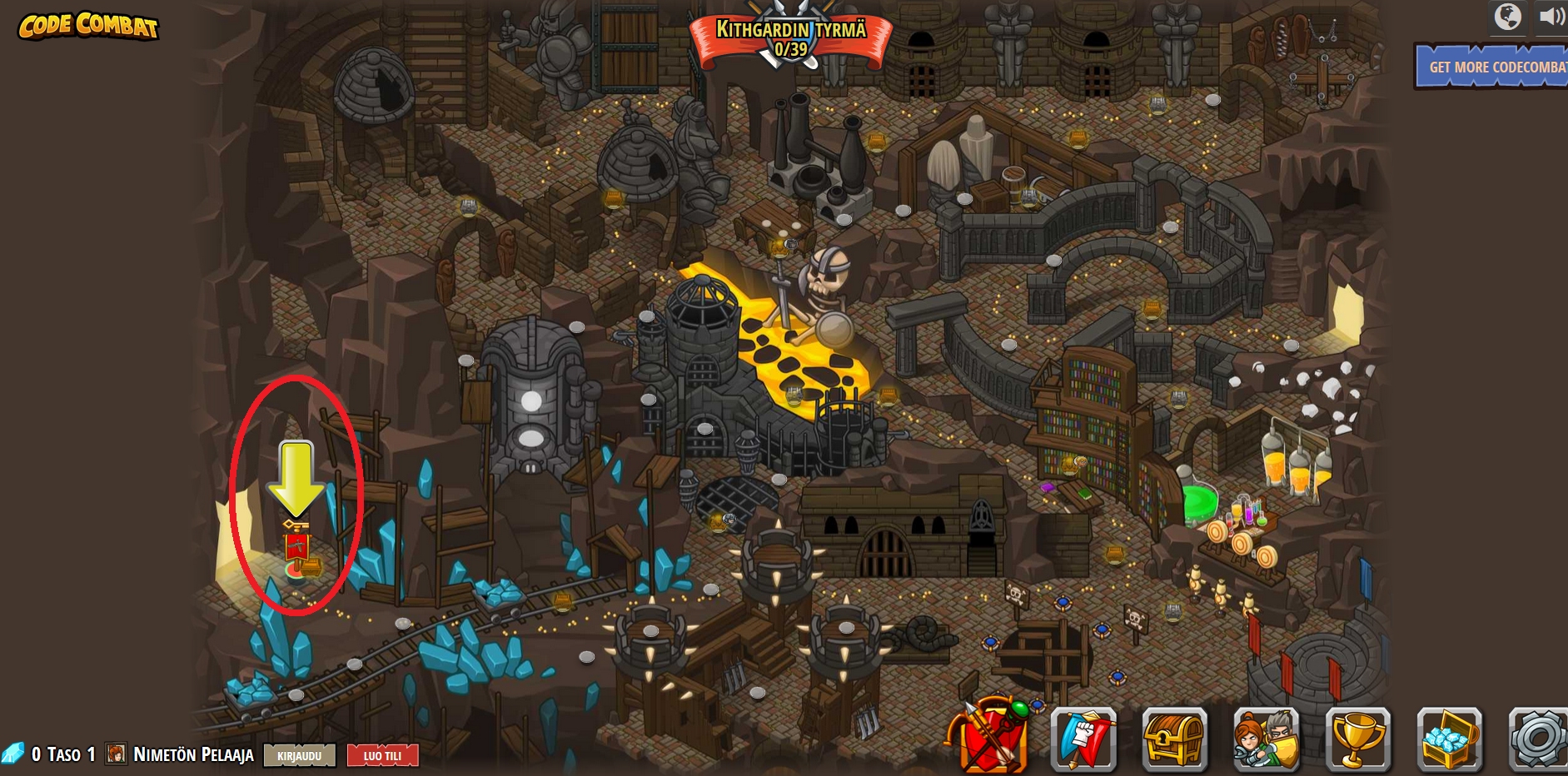Open the heroes selection icon
Viewport: 1568px width, 776px height.
click(1266, 739)
